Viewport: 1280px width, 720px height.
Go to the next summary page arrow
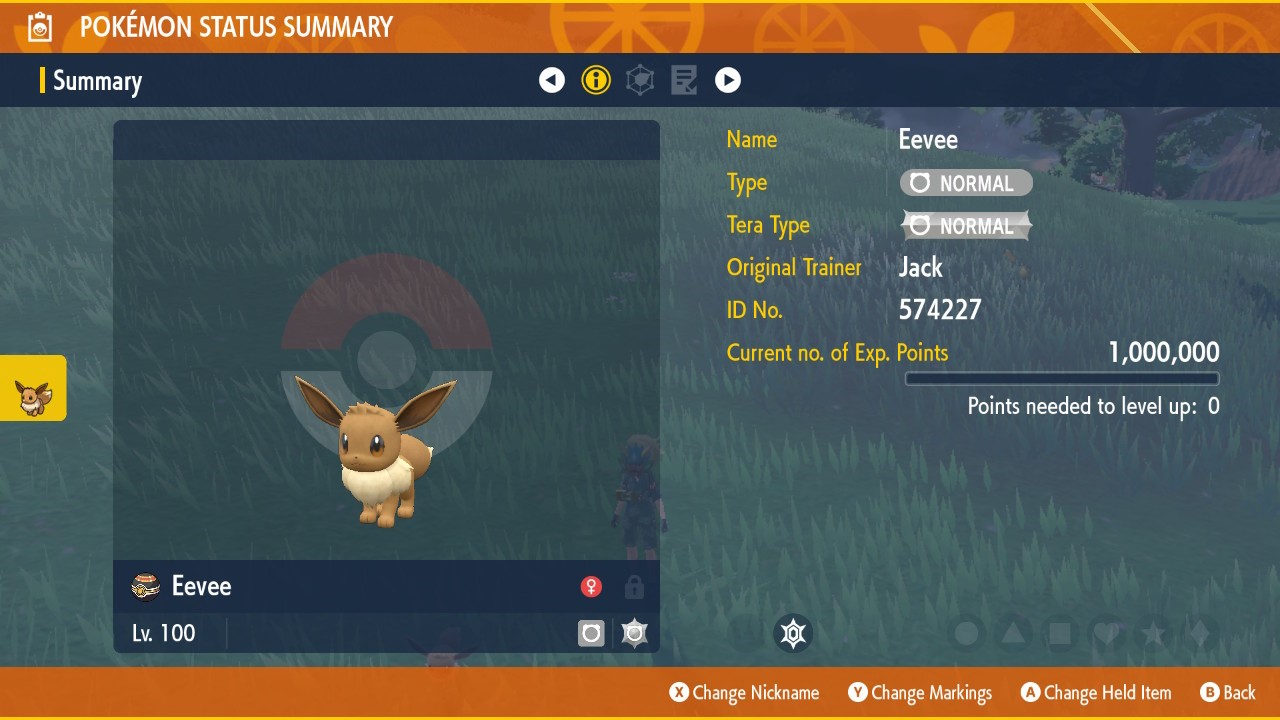(x=728, y=80)
